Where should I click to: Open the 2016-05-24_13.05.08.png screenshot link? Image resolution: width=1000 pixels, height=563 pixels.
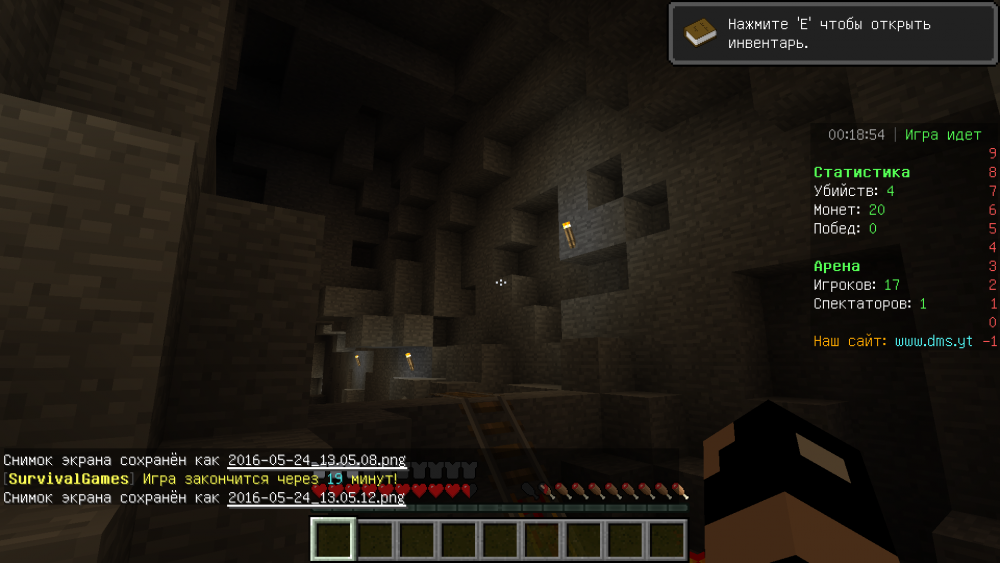click(x=316, y=460)
